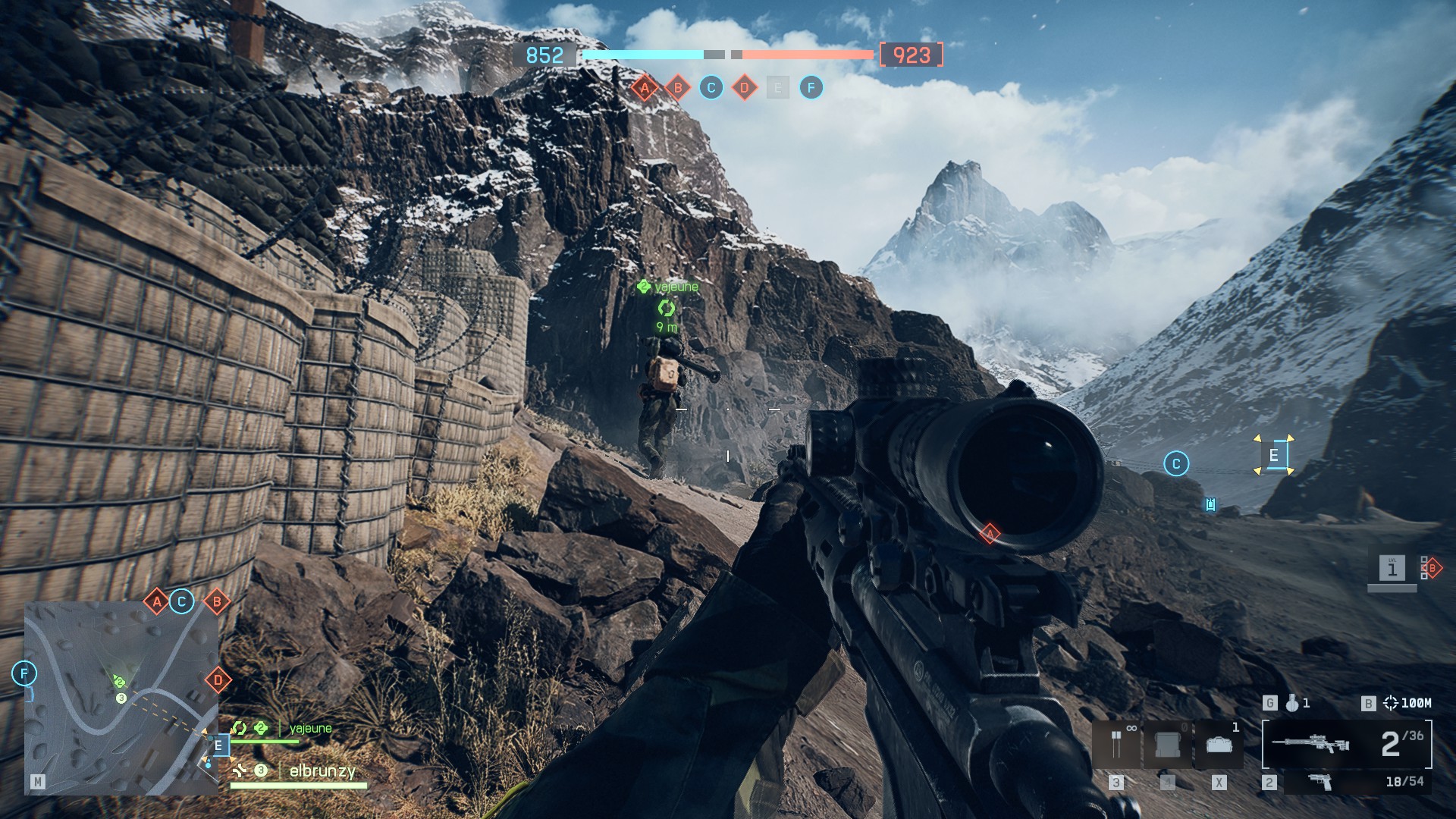Screen dimensions: 1456x819
Task: Click the D objective marker on the minimap edge
Action: tap(218, 680)
